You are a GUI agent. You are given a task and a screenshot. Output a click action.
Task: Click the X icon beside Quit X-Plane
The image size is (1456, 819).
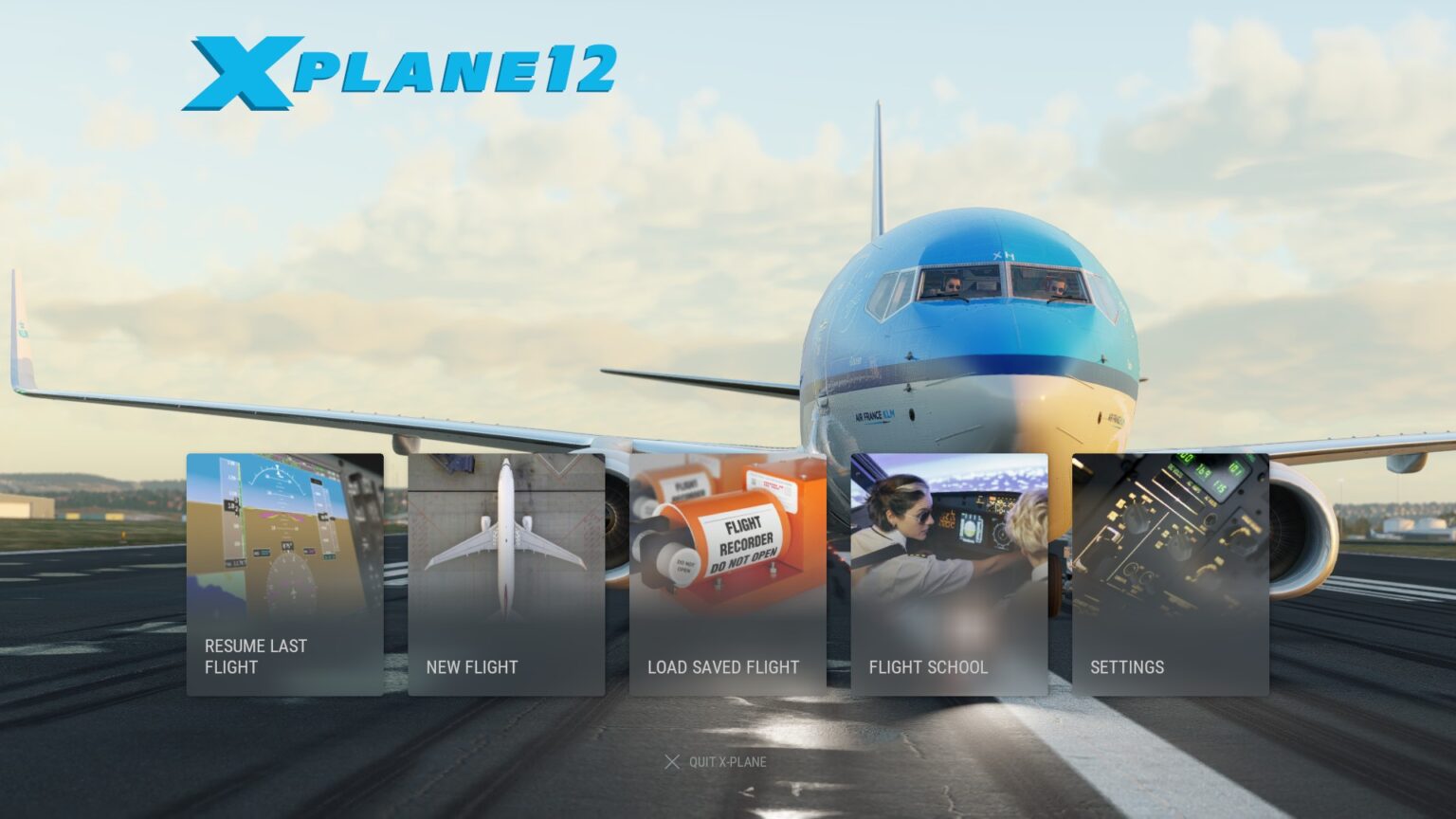(x=672, y=761)
